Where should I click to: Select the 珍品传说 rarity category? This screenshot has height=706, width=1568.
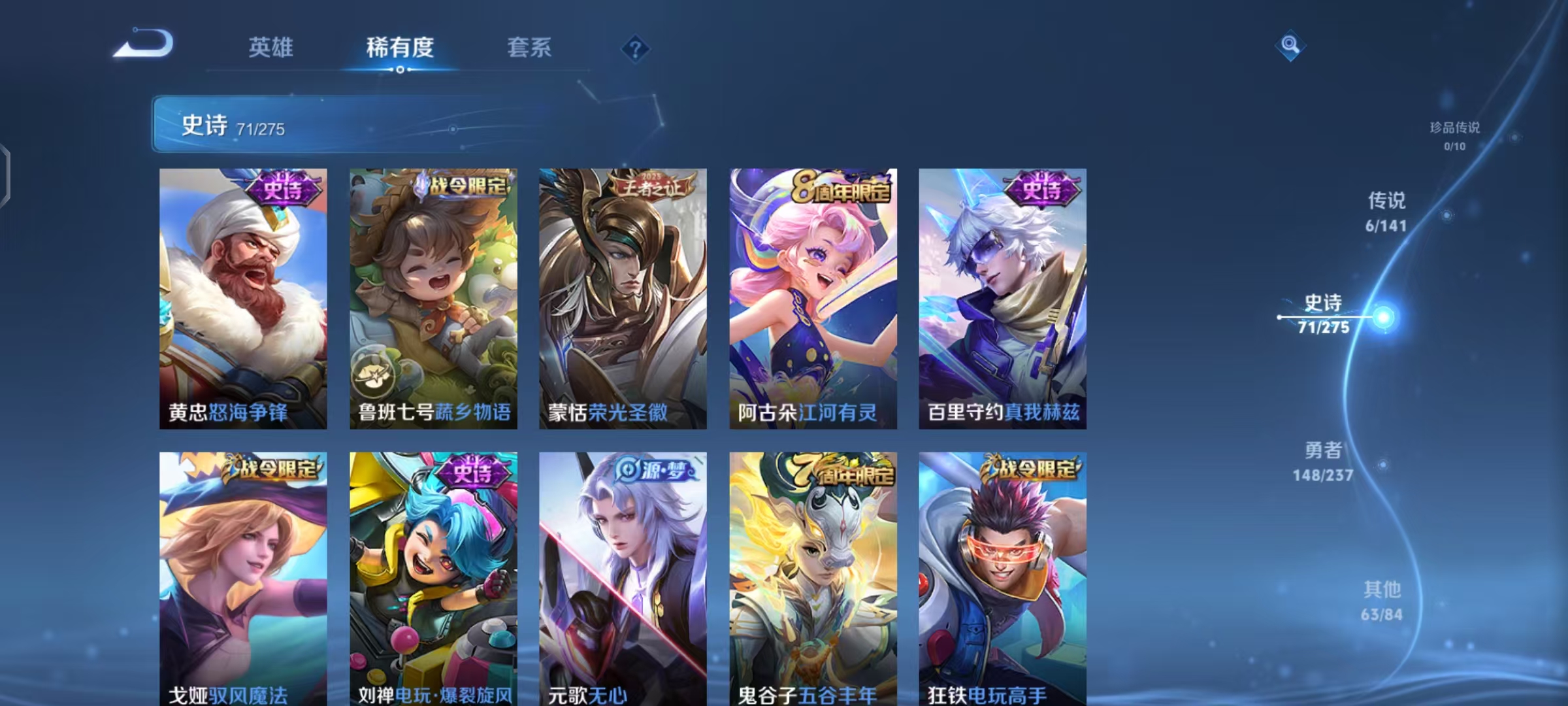point(1456,137)
